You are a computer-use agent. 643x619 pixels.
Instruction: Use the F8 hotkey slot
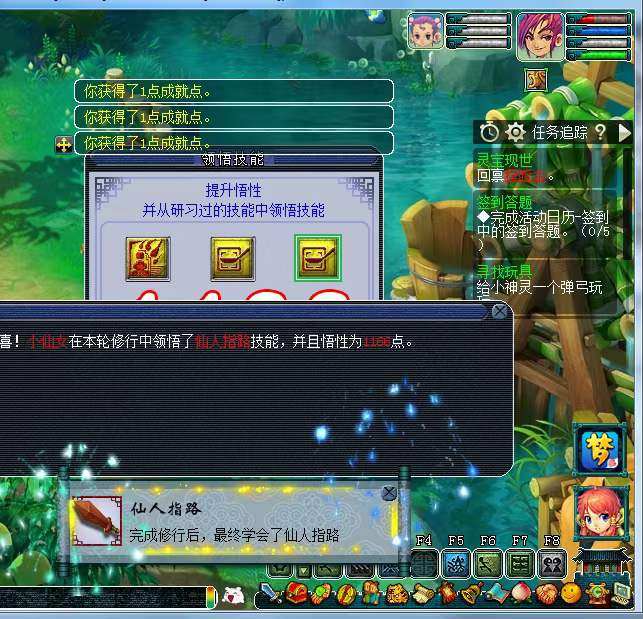point(552,564)
